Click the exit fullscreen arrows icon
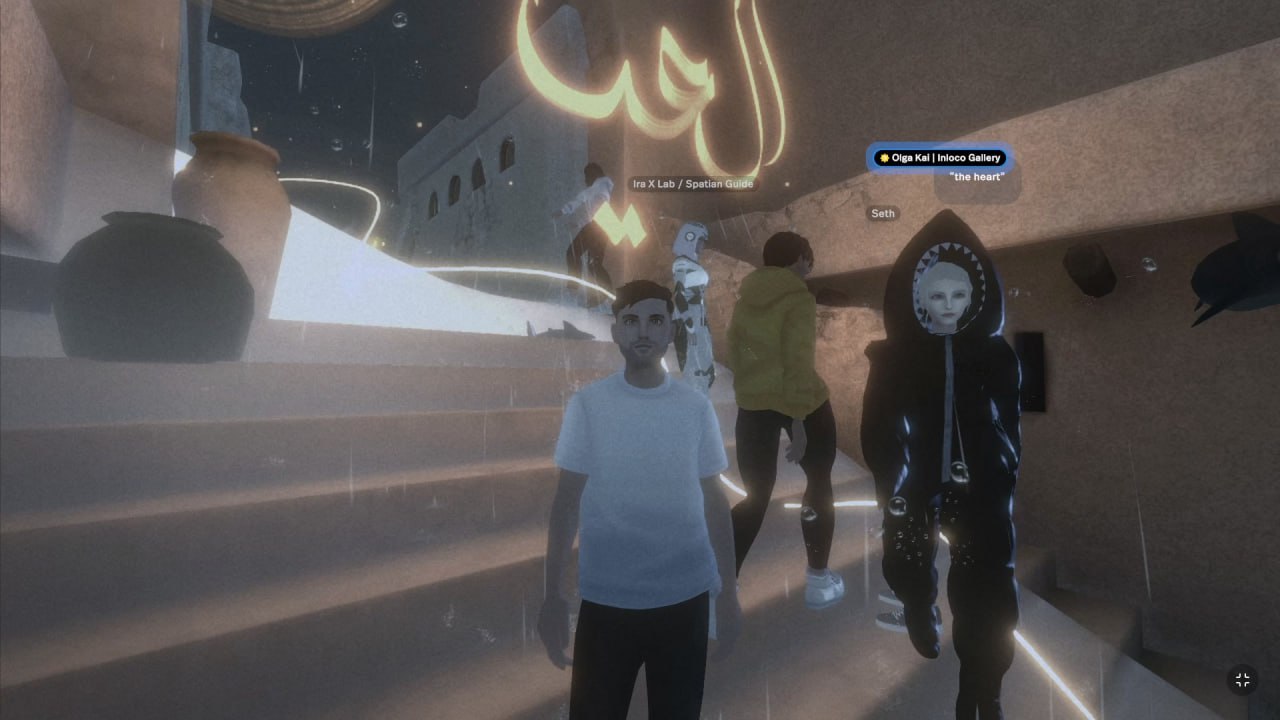 tap(1242, 680)
